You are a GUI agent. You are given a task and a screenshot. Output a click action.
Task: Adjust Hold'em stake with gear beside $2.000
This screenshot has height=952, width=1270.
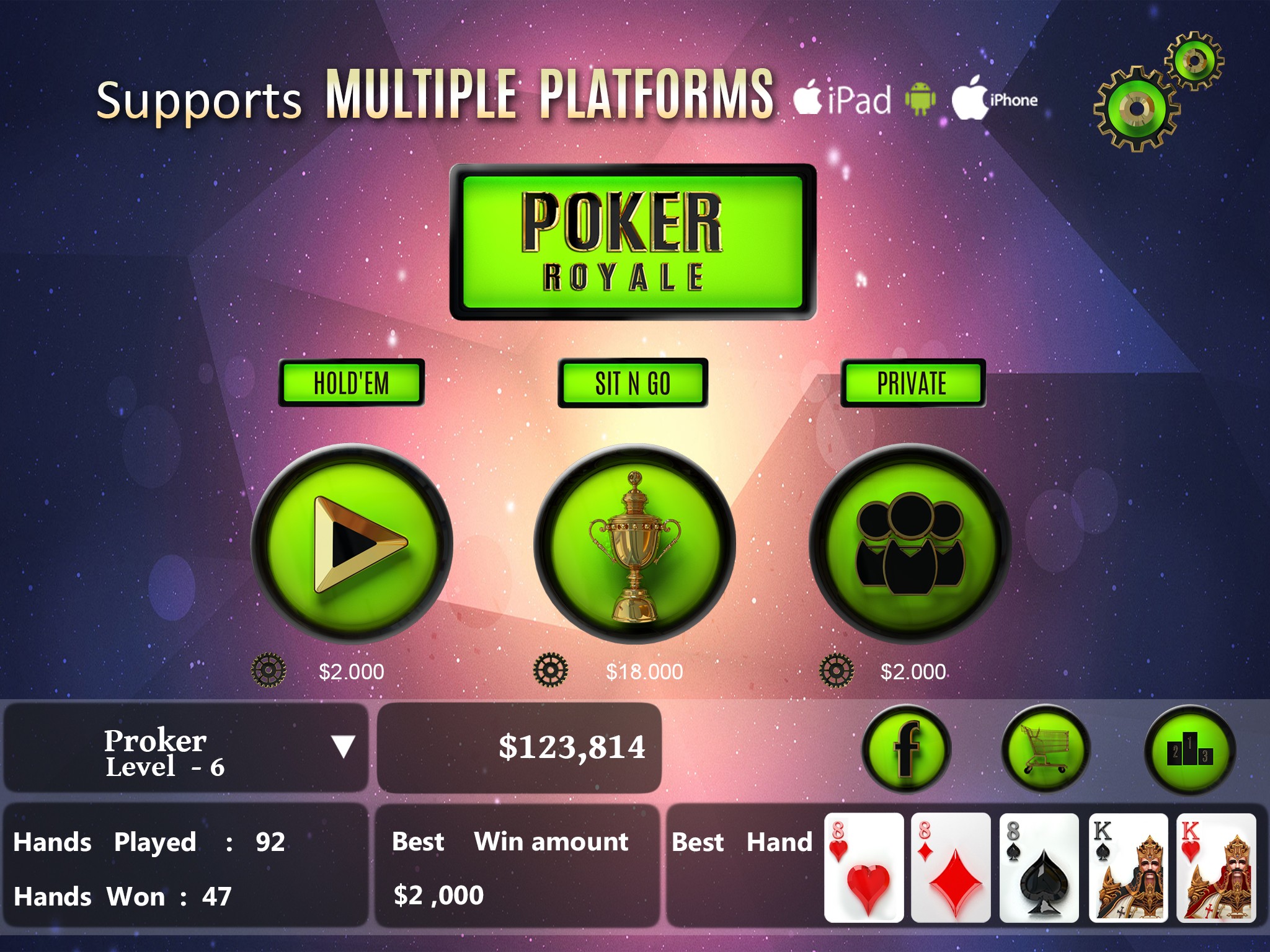[x=269, y=670]
